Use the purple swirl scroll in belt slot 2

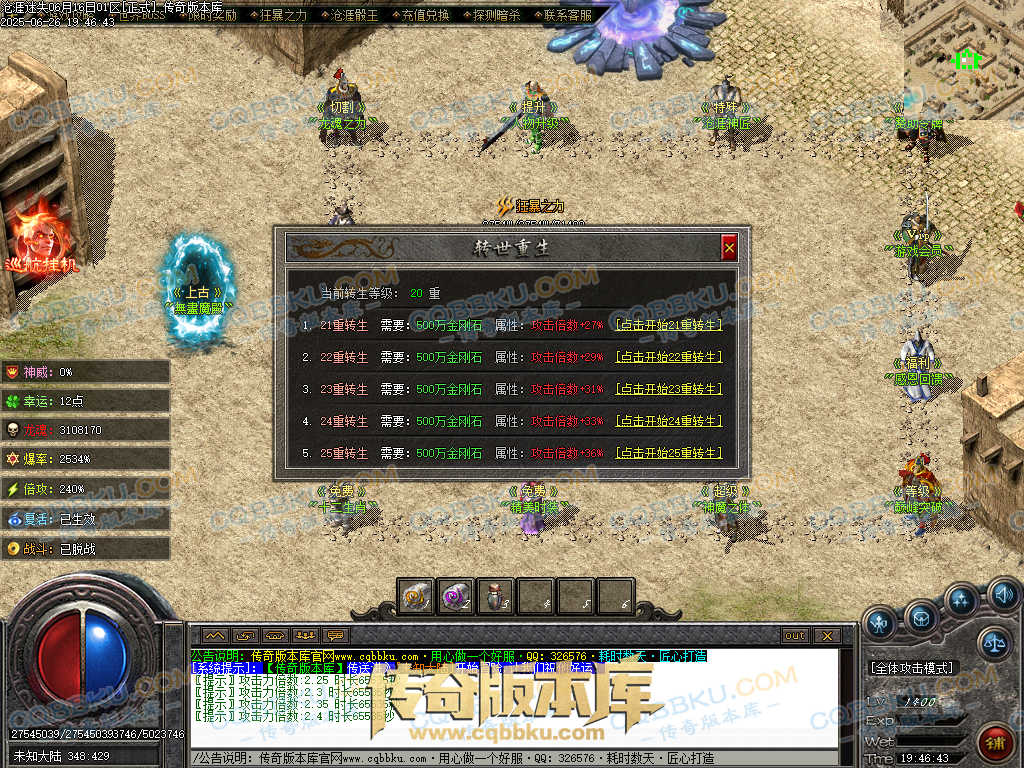click(455, 596)
